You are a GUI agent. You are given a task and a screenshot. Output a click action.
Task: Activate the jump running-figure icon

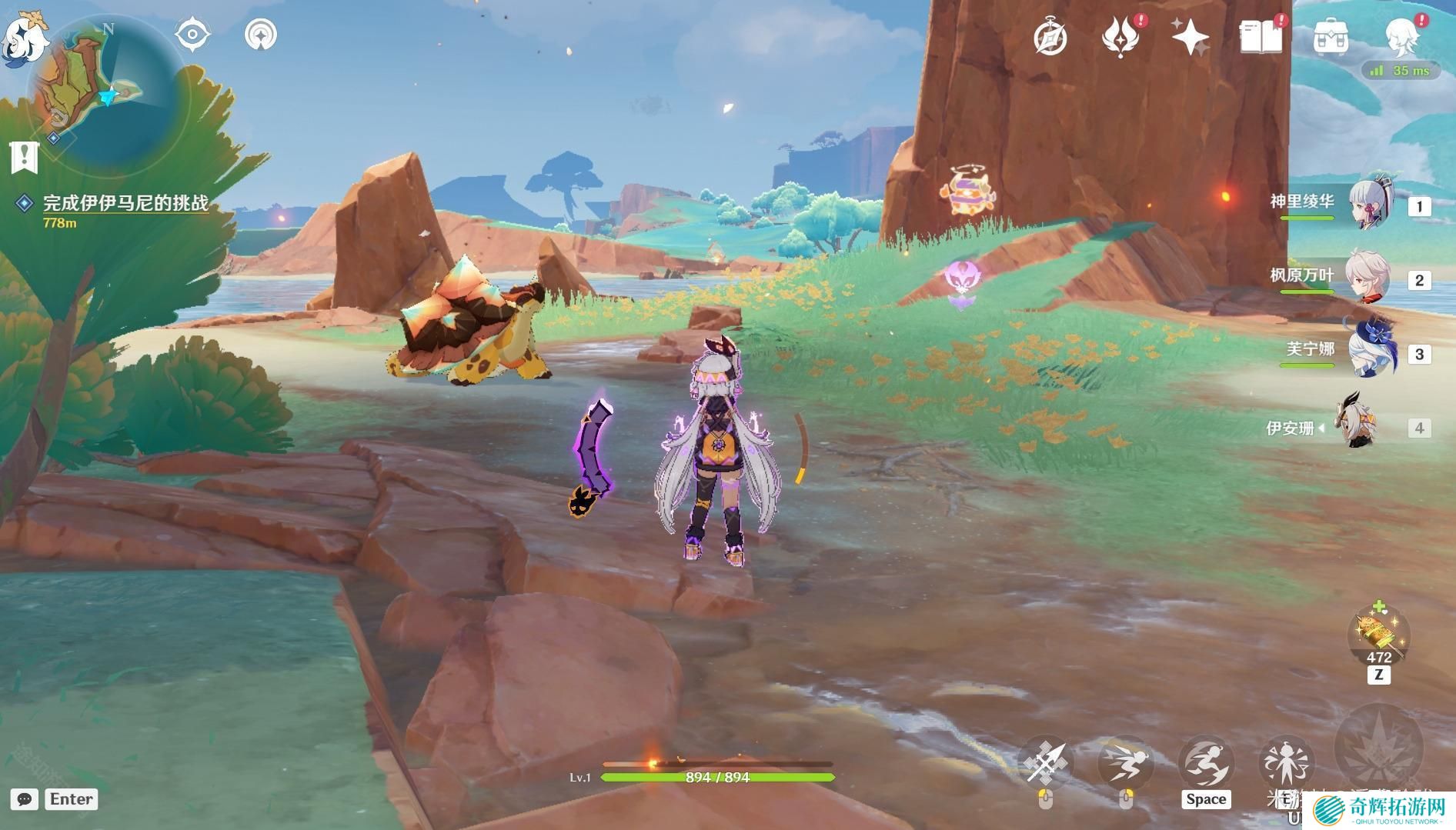1206,763
